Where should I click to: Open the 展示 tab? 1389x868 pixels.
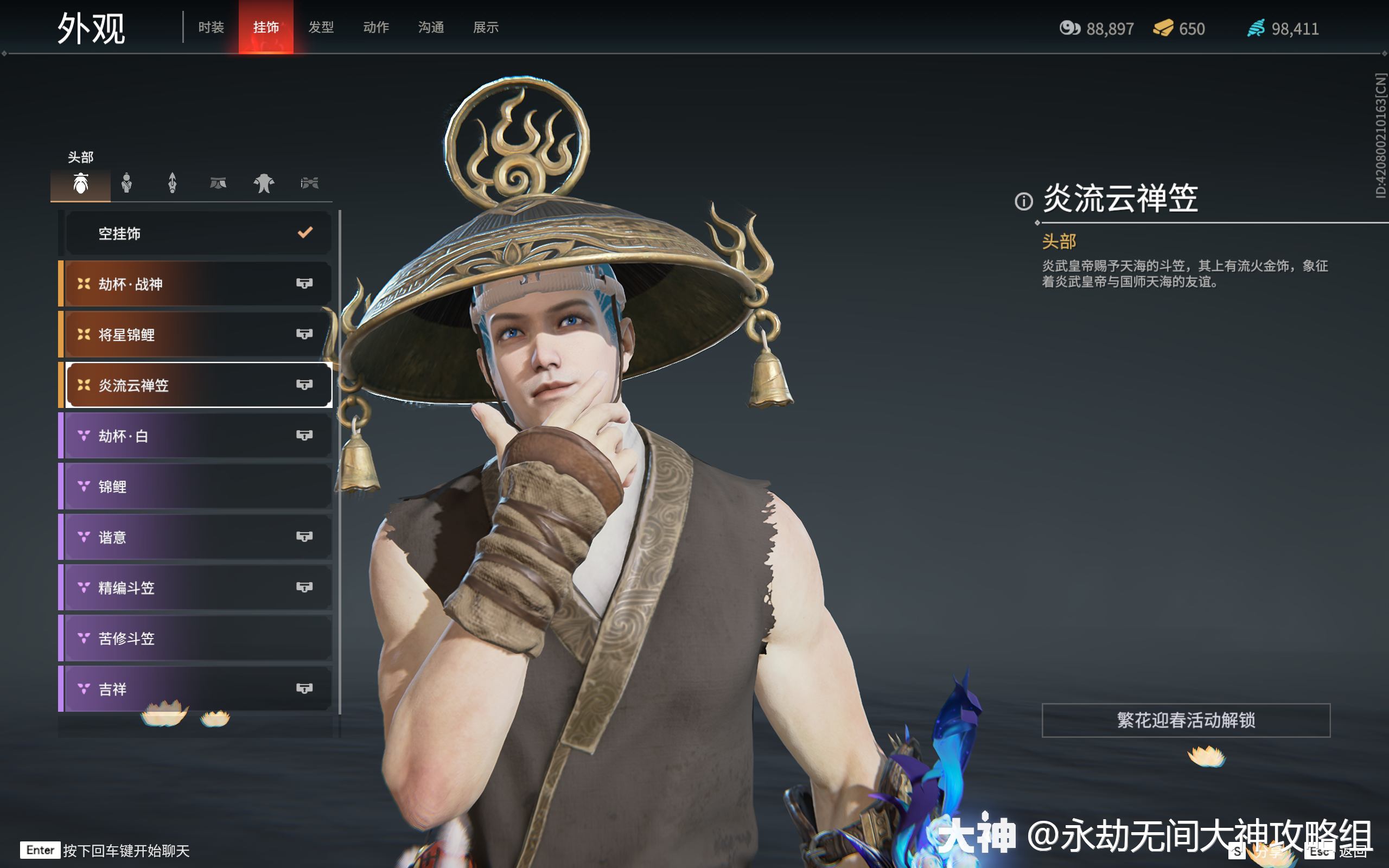(x=485, y=27)
